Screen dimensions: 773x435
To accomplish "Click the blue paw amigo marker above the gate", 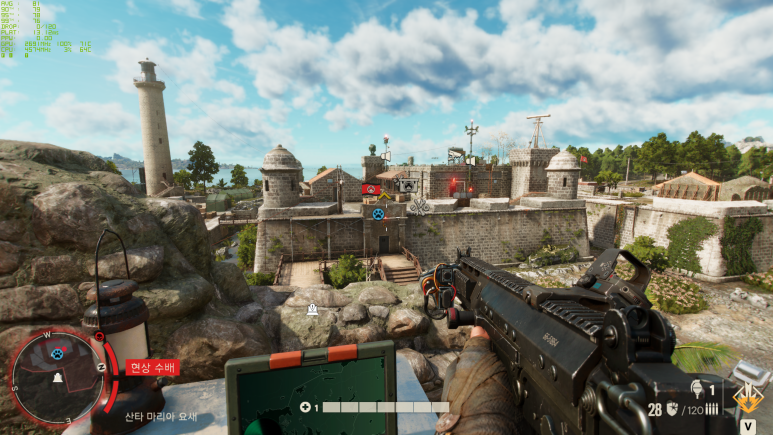I will click(378, 214).
